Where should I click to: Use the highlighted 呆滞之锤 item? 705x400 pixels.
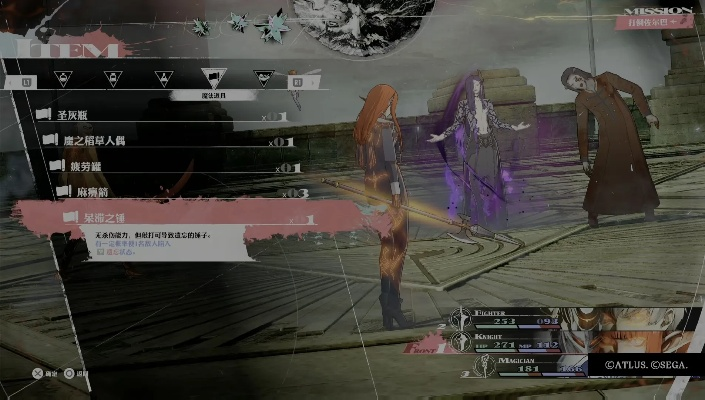click(170, 217)
